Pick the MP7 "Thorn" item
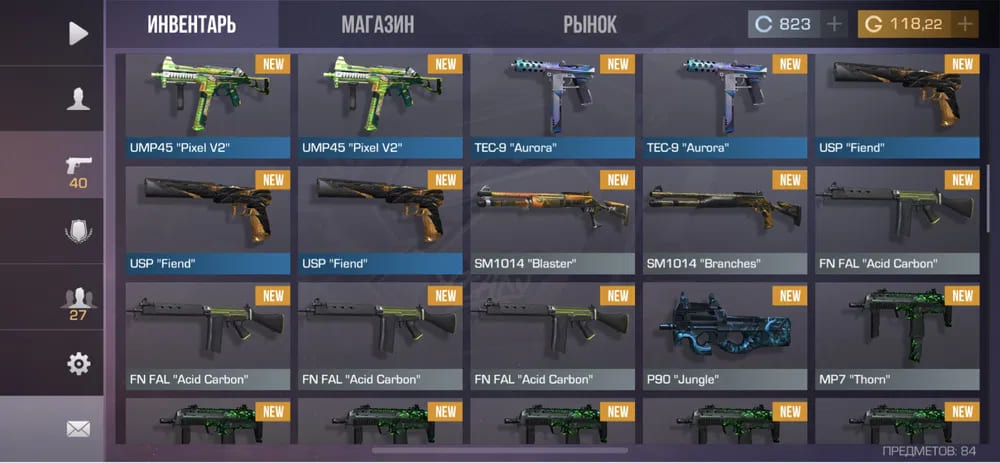Viewport: 1000px width, 463px height. click(x=896, y=336)
